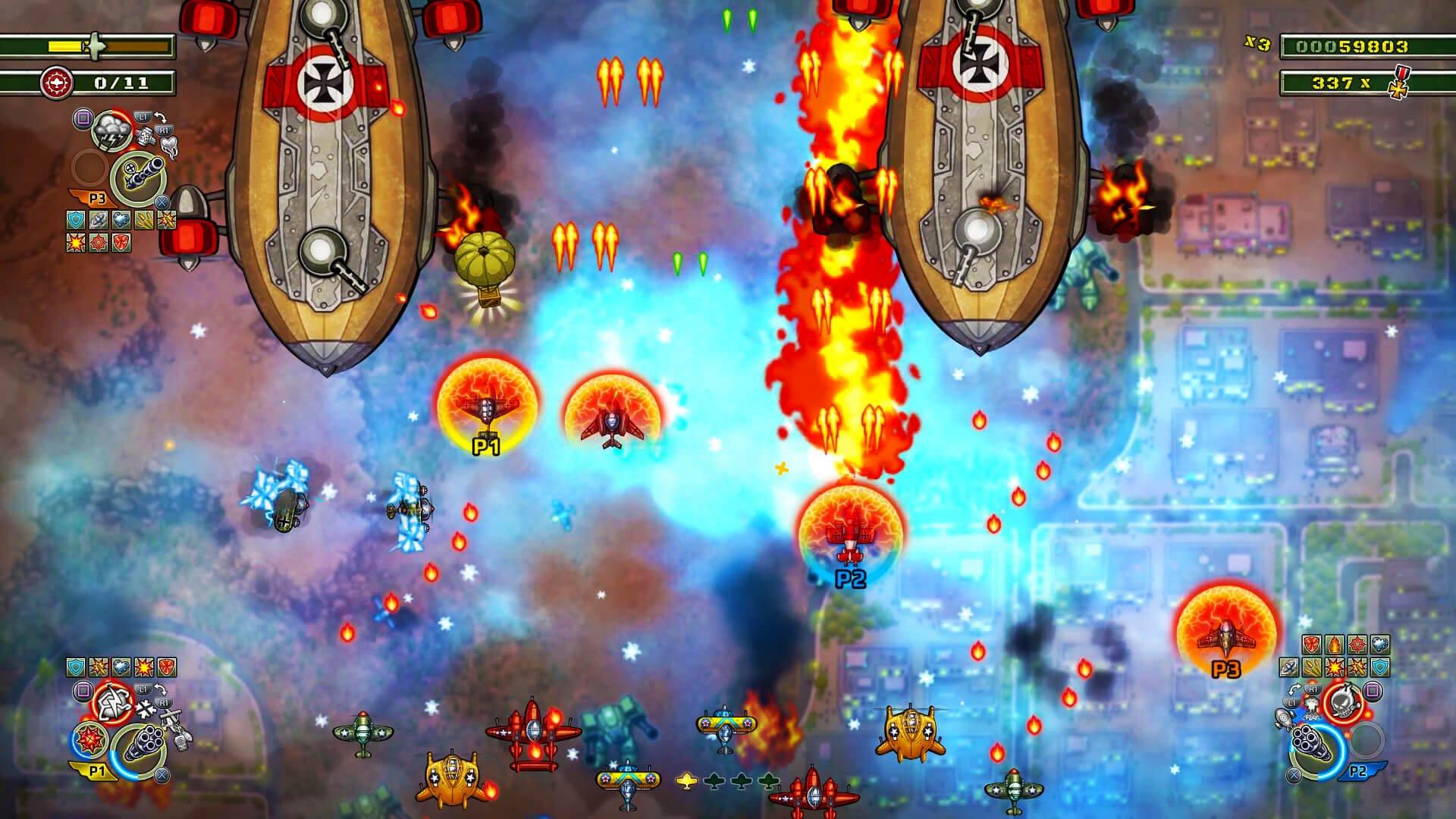This screenshot has width=1456, height=819.
Task: Toggle the X button prompt below P3's weapon ring
Action: [x=161, y=202]
